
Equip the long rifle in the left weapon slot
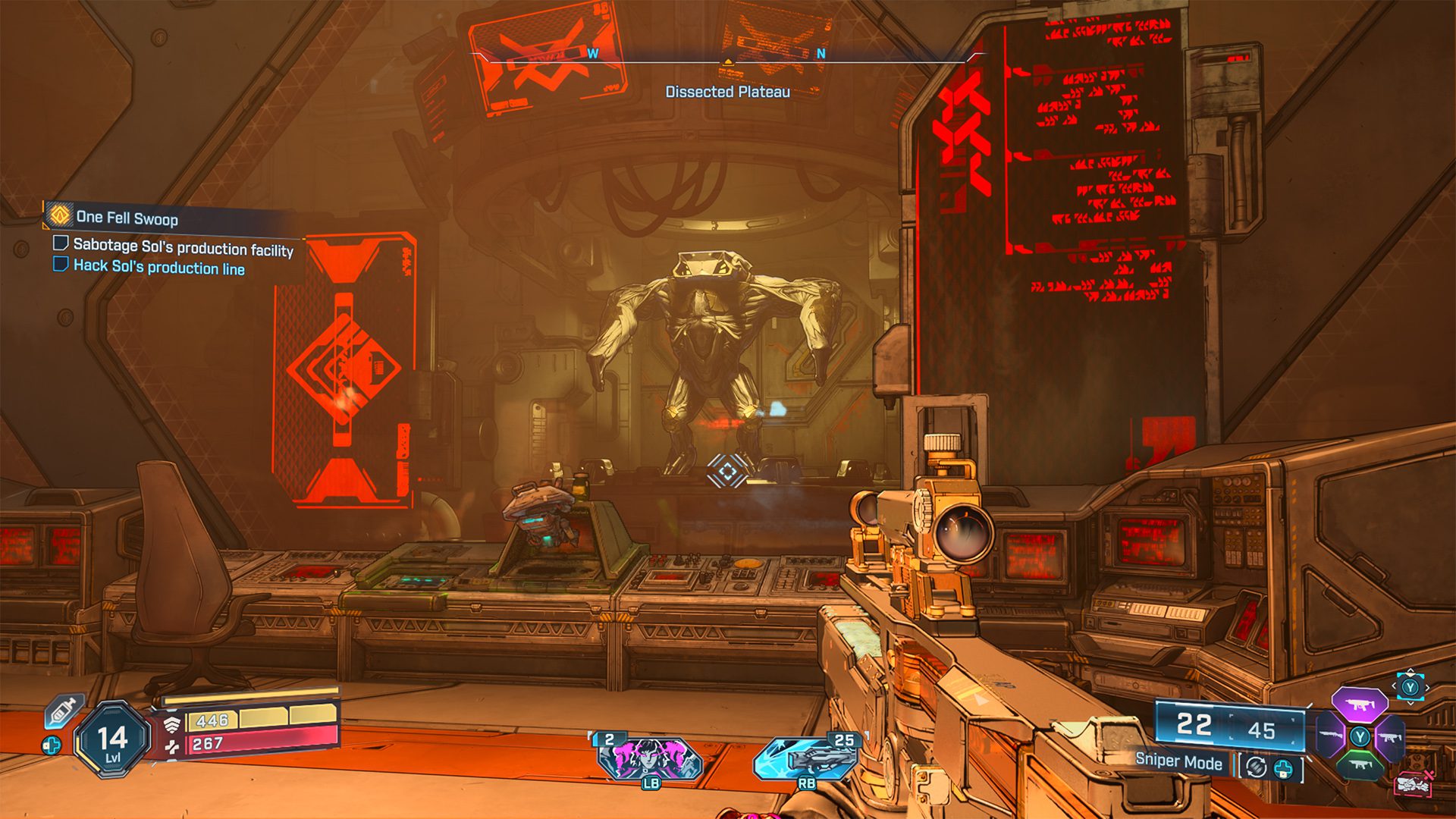[1332, 736]
